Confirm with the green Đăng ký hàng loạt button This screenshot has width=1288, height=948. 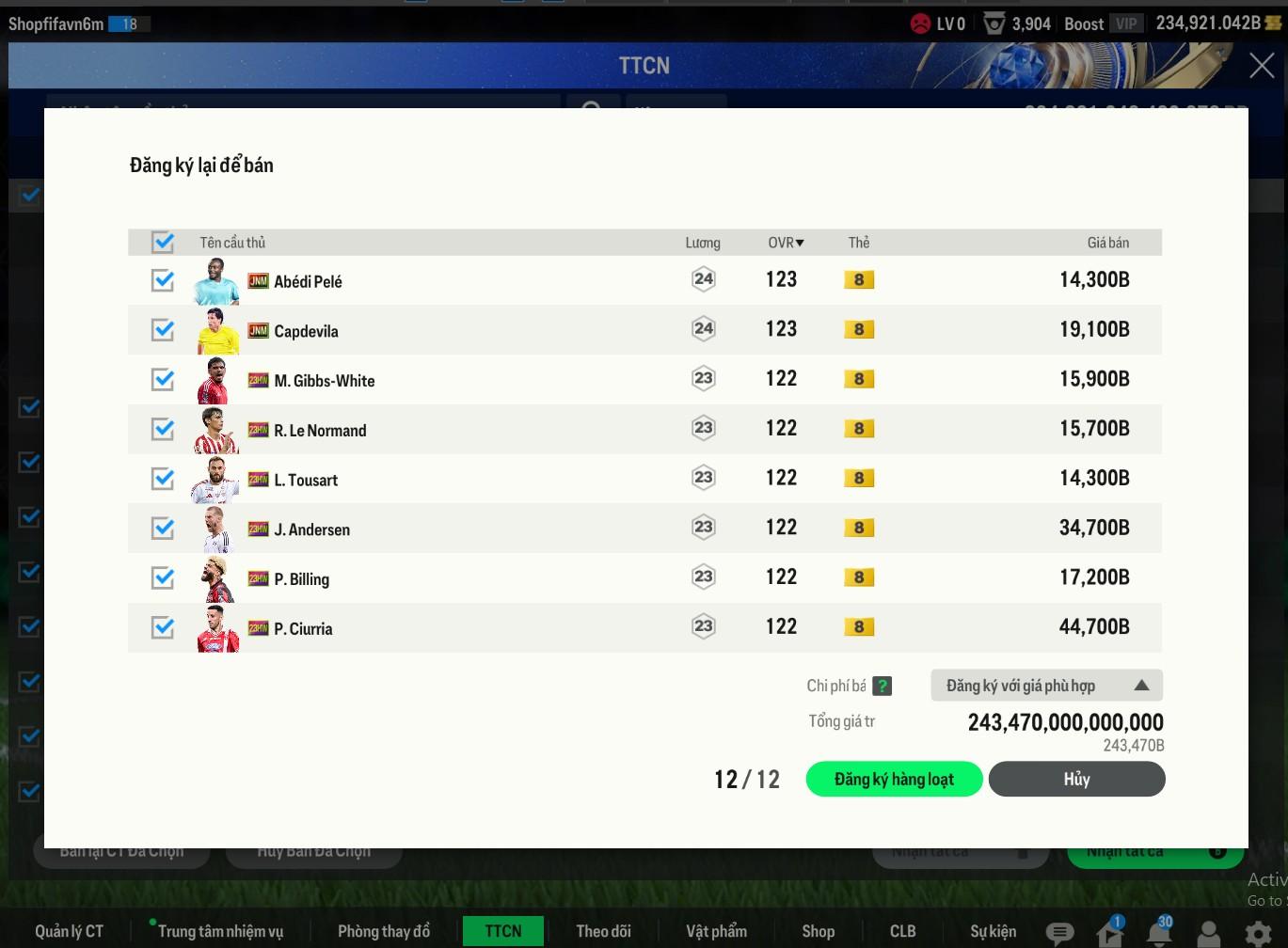(894, 779)
